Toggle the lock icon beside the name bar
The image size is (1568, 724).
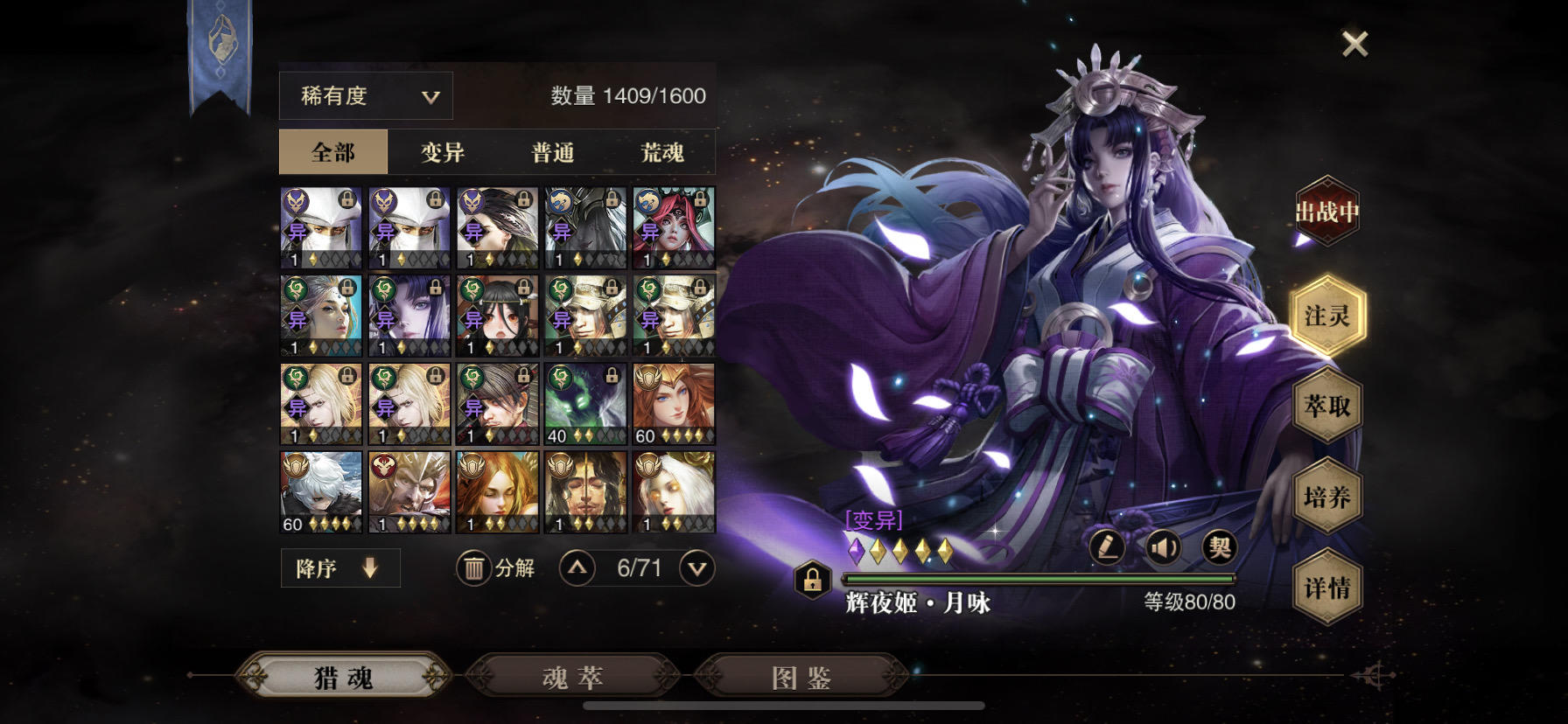813,580
